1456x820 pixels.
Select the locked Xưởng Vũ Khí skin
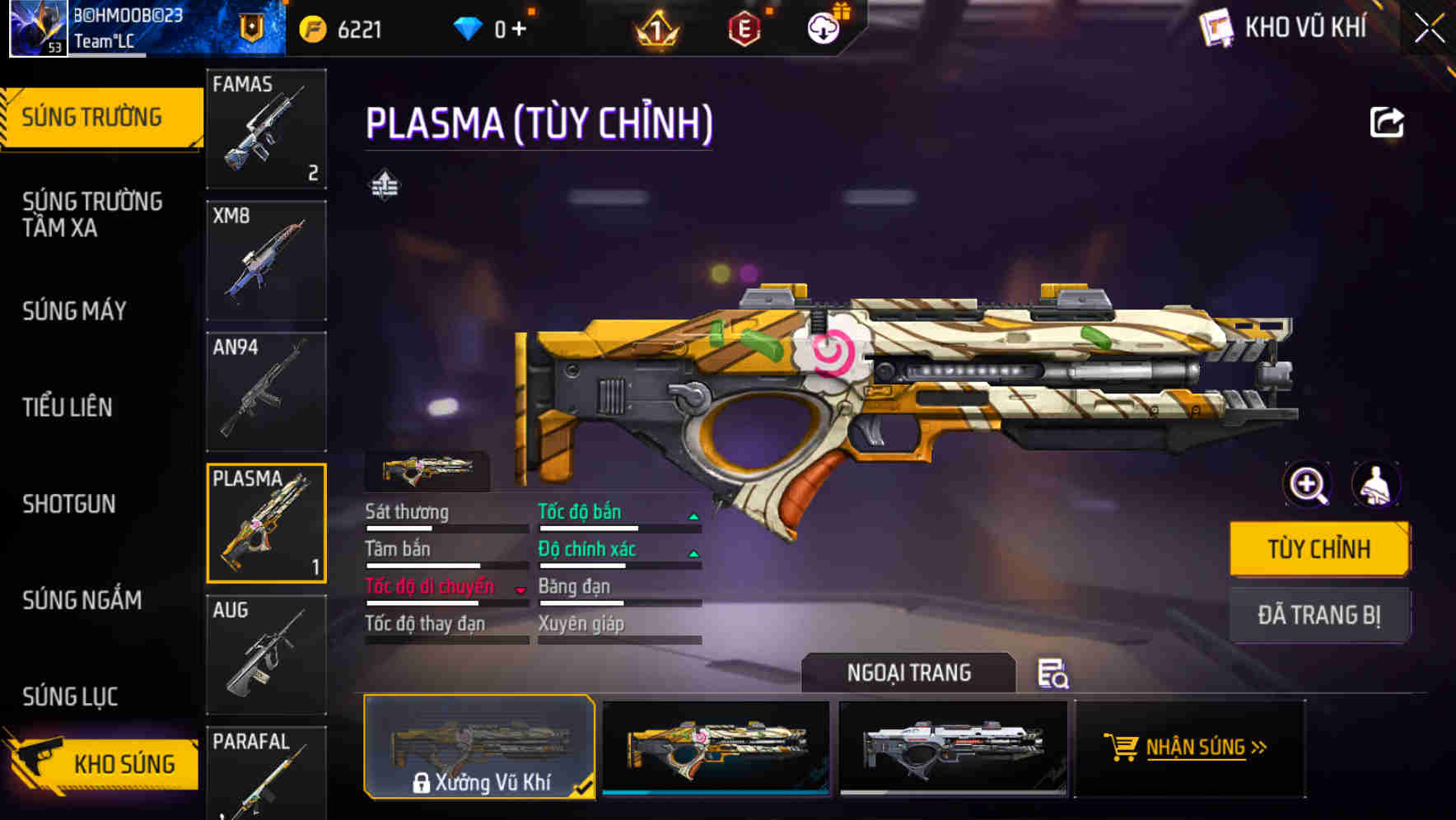479,747
